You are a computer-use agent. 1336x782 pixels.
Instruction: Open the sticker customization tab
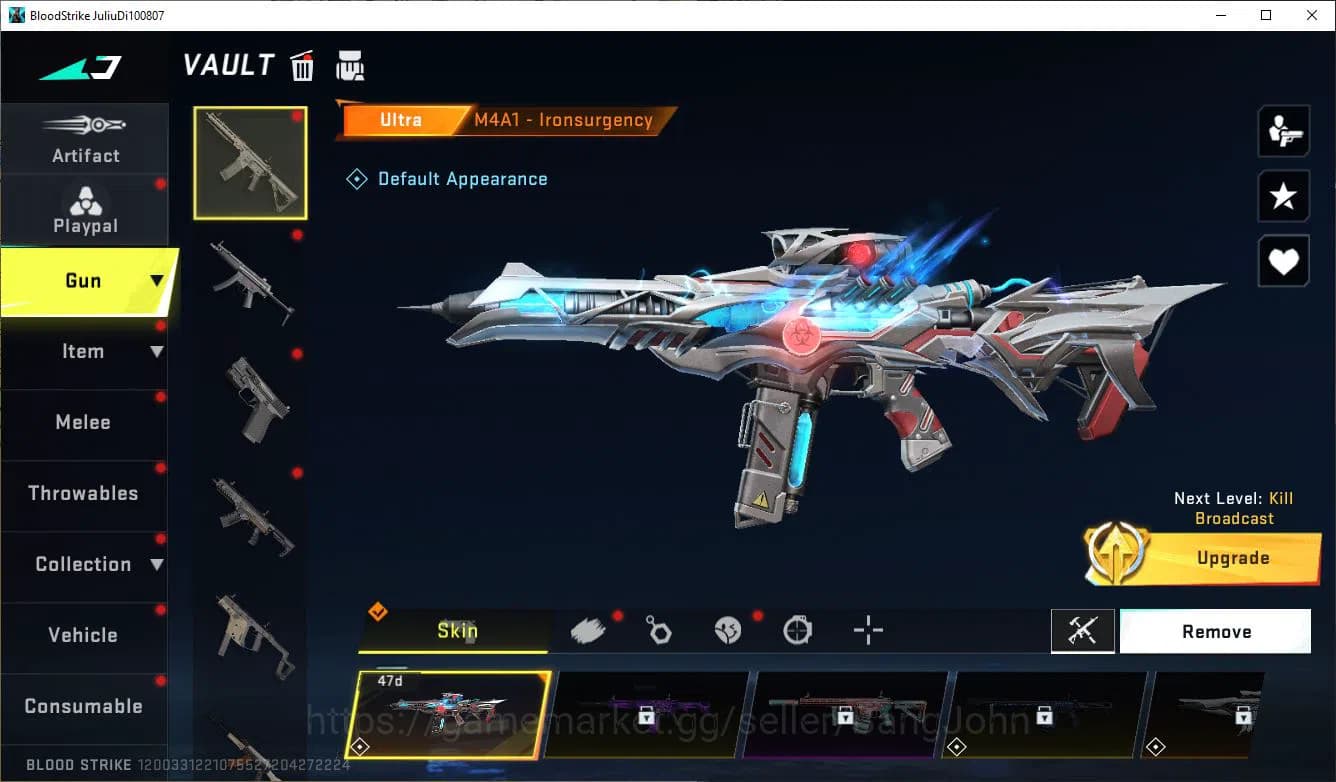[x=728, y=629]
